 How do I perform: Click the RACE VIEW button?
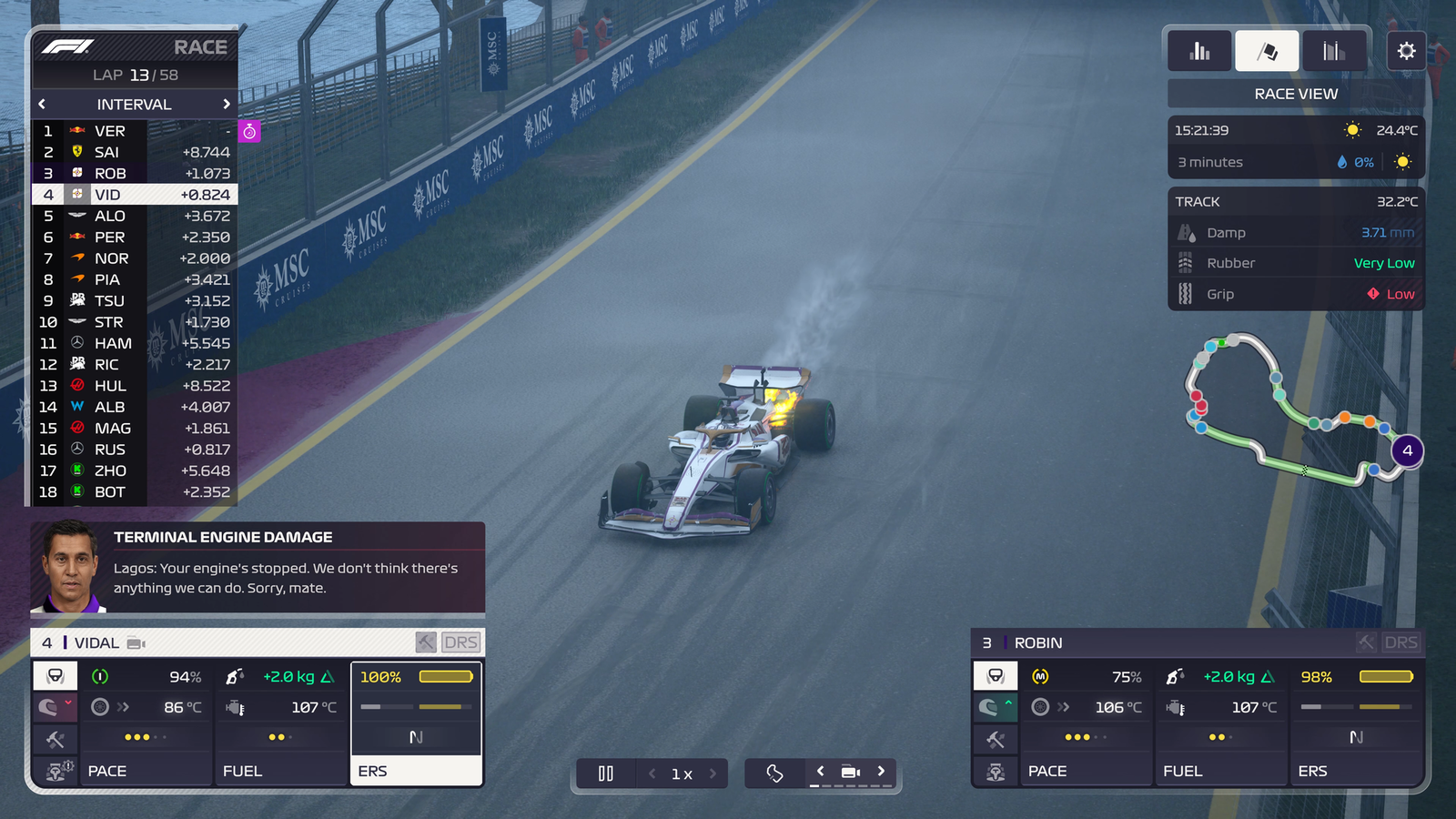[1295, 93]
